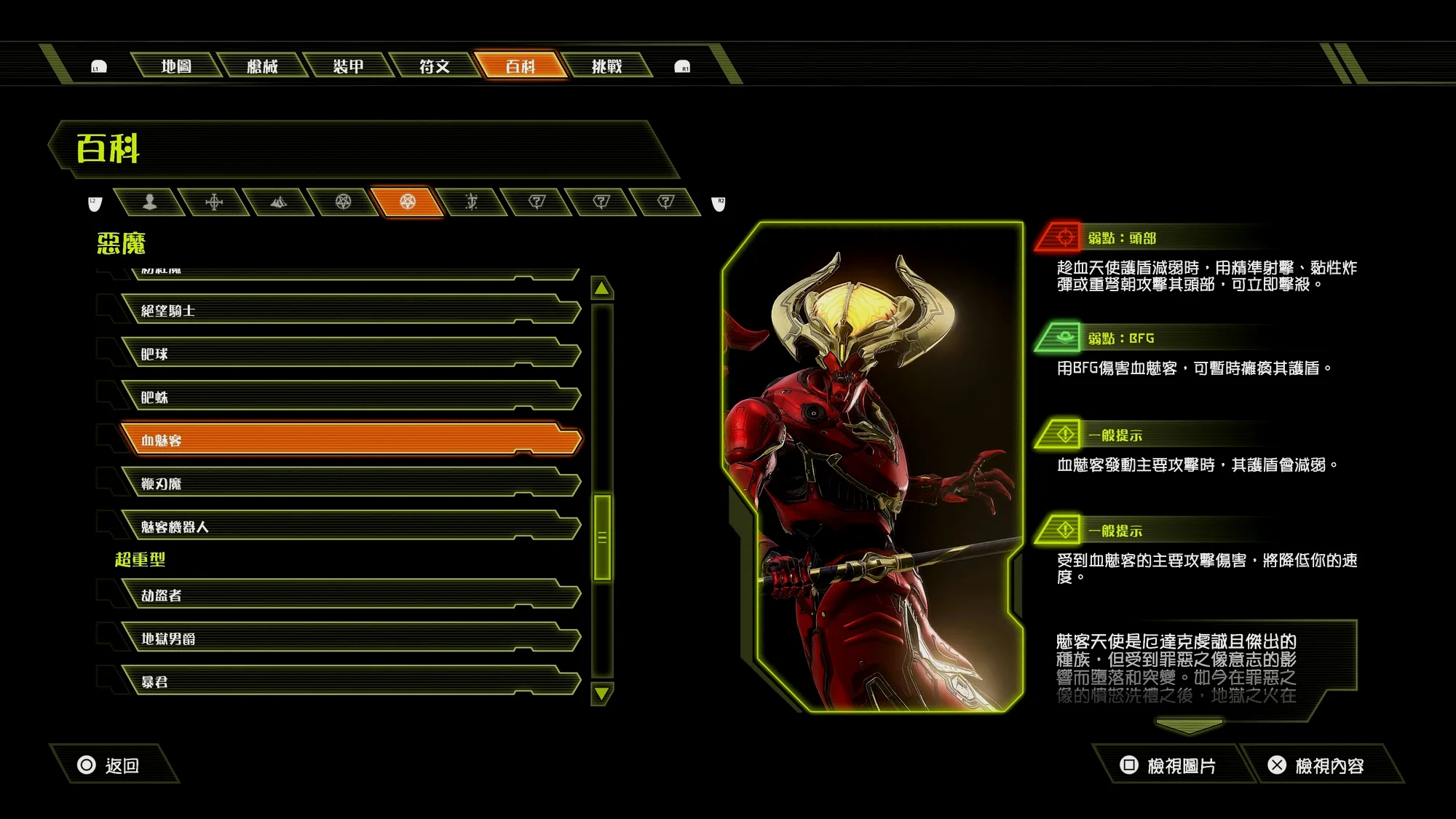The width and height of the screenshot is (1456, 819).
Task: Open the 鞭刃魔 entry
Action: pyautogui.click(x=349, y=483)
